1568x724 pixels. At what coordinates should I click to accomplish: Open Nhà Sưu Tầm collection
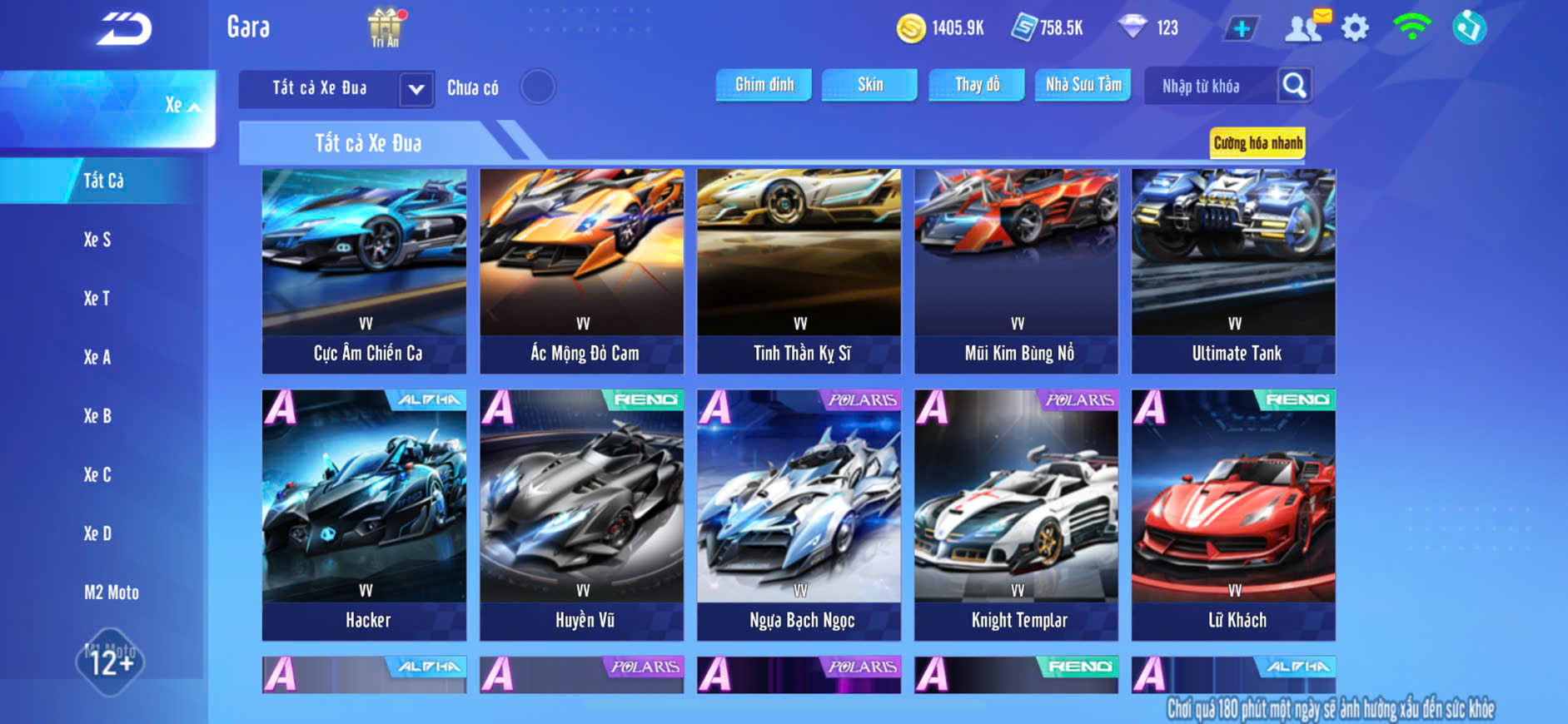(1083, 85)
